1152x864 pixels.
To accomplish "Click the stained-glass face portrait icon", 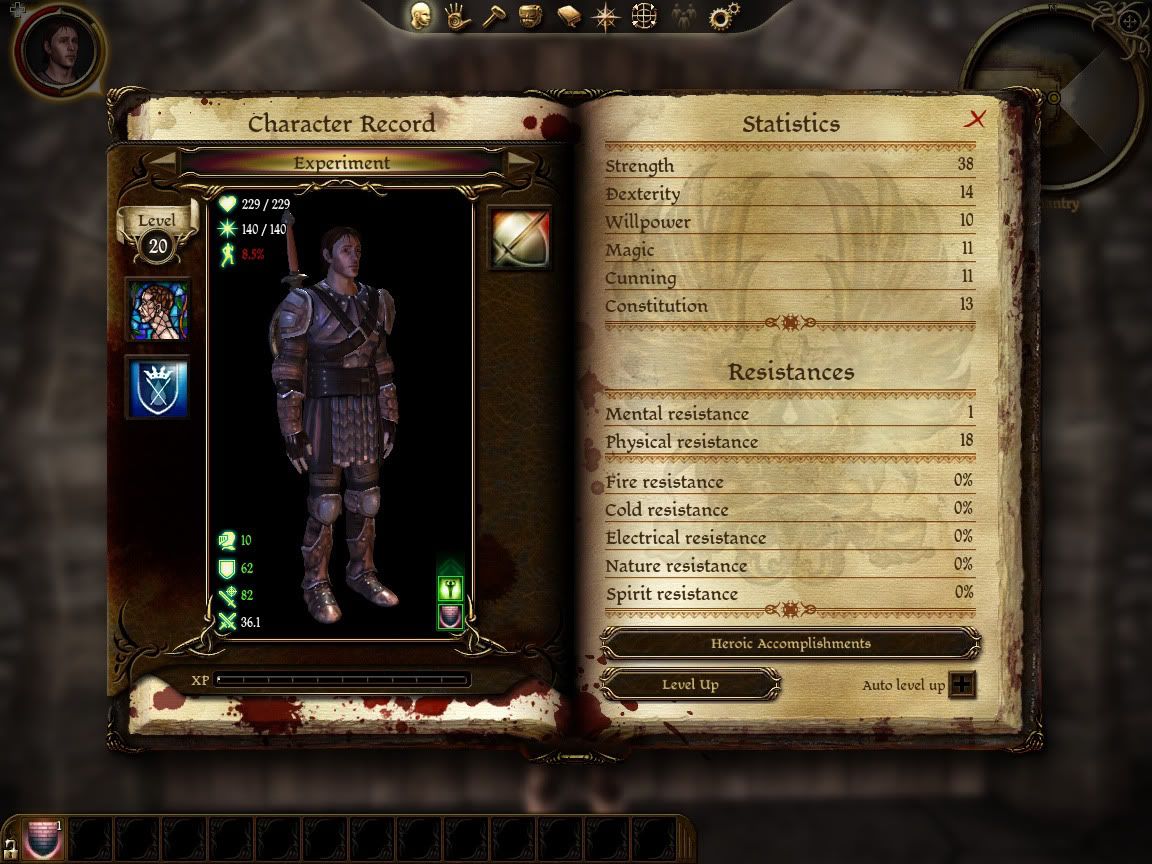I will click(x=158, y=310).
